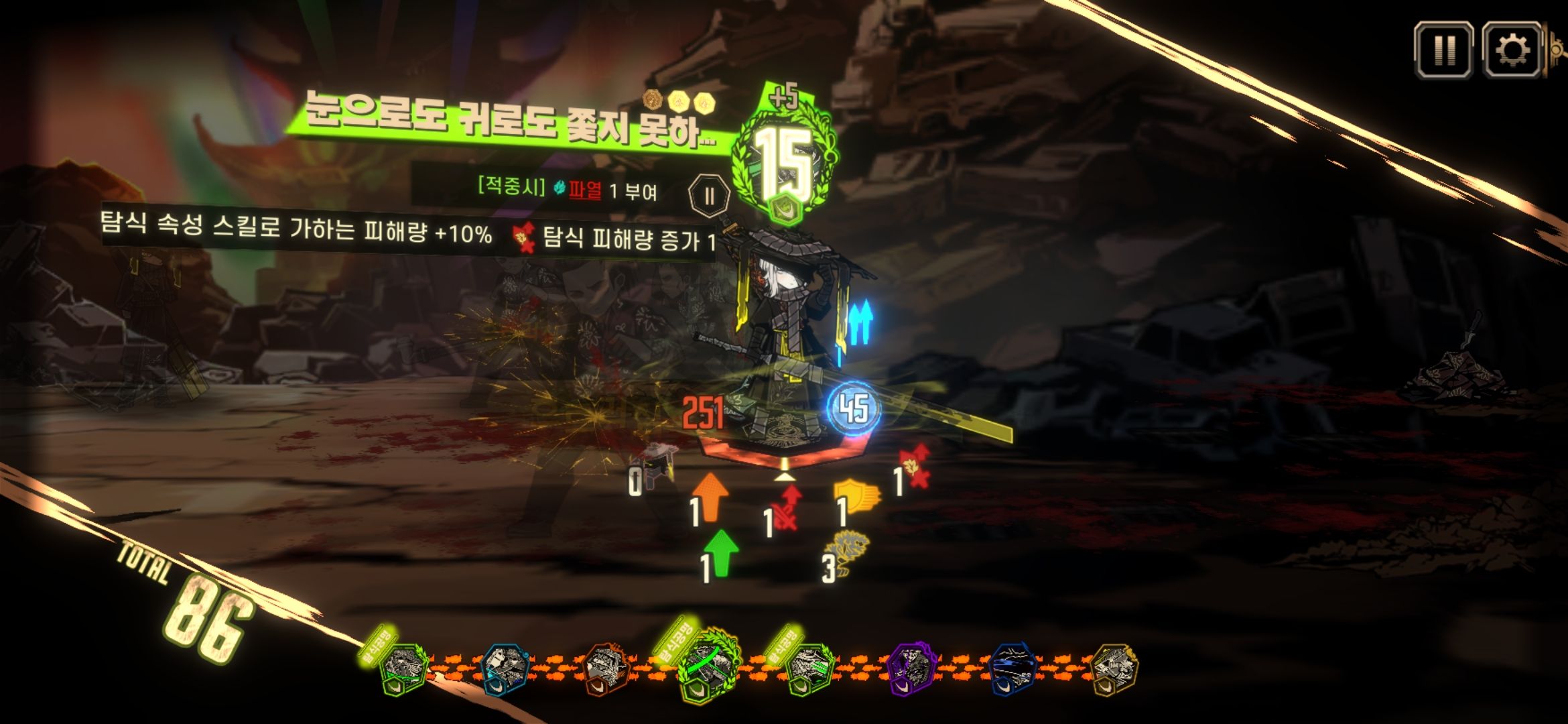Pause the battle with the pause button

click(1443, 49)
